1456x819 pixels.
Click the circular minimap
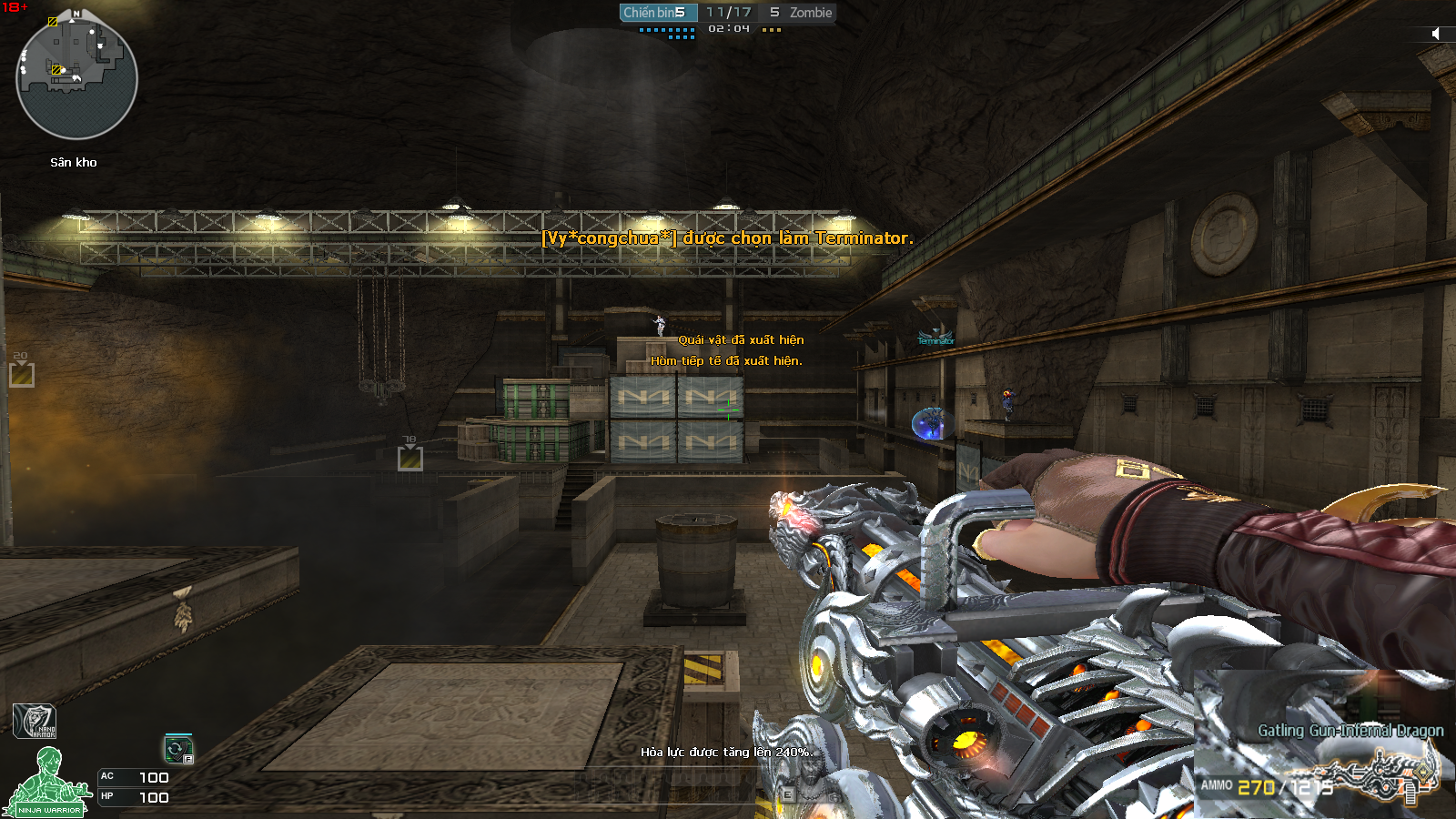(76, 78)
